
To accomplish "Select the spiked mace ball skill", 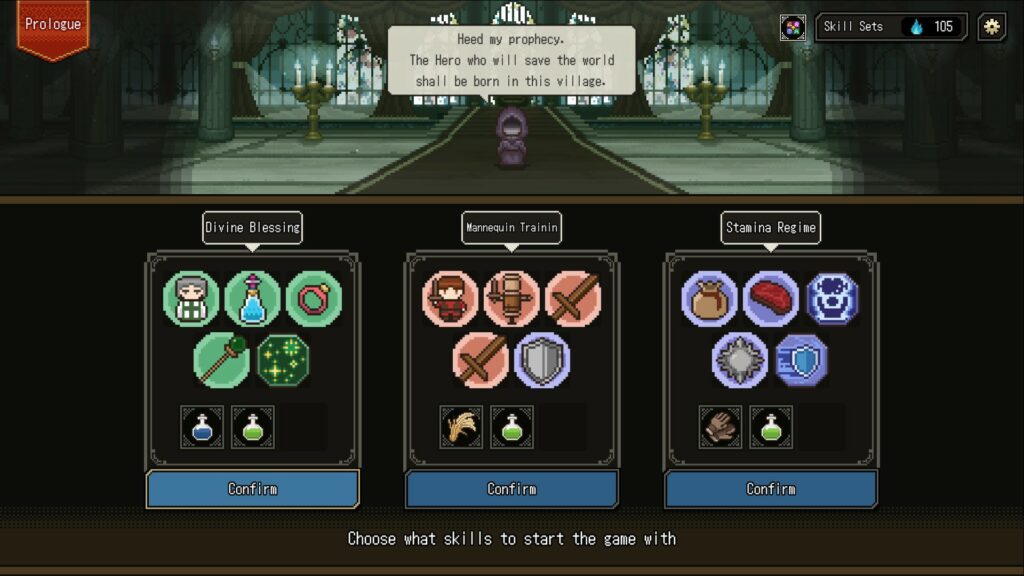I will (740, 360).
